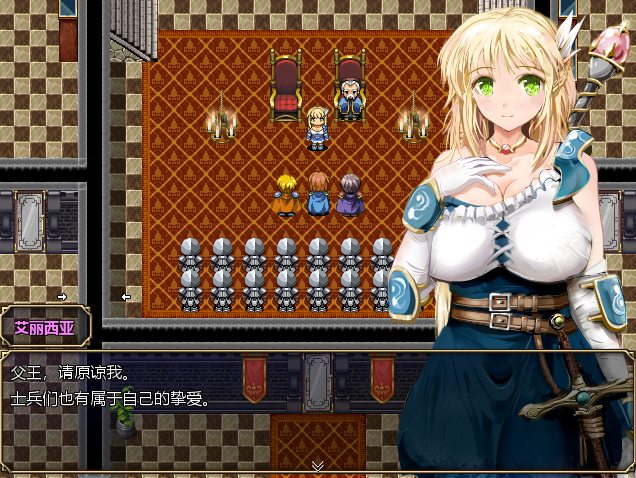Screen dimensions: 636x478
Task: Click the dialogue continue arrow indicator
Action: pyautogui.click(x=318, y=465)
